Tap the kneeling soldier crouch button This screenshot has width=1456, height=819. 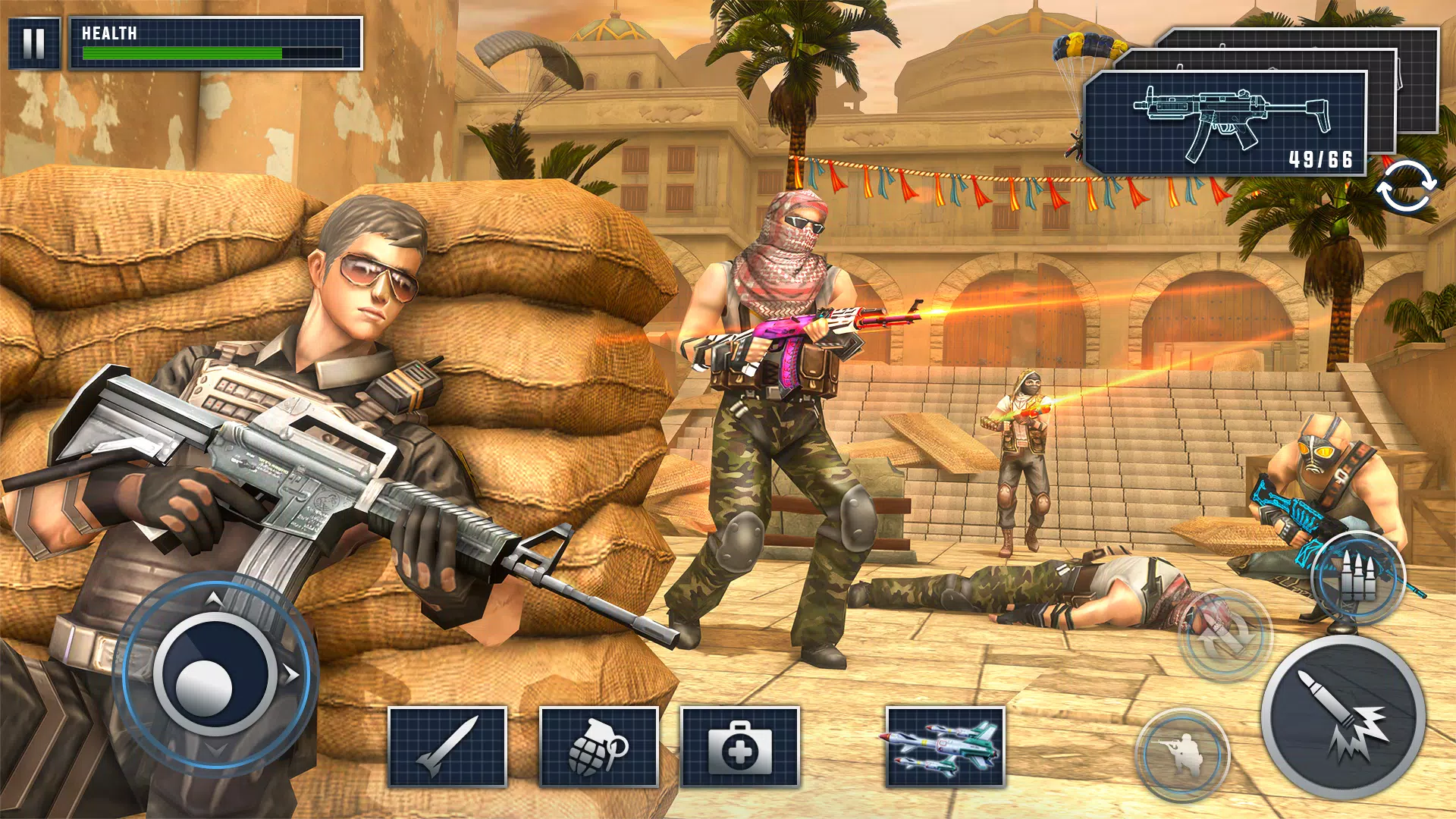1181,754
